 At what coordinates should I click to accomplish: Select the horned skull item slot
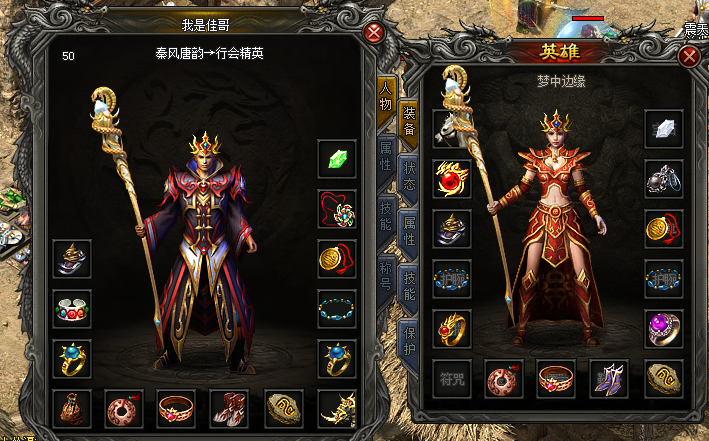(337, 408)
